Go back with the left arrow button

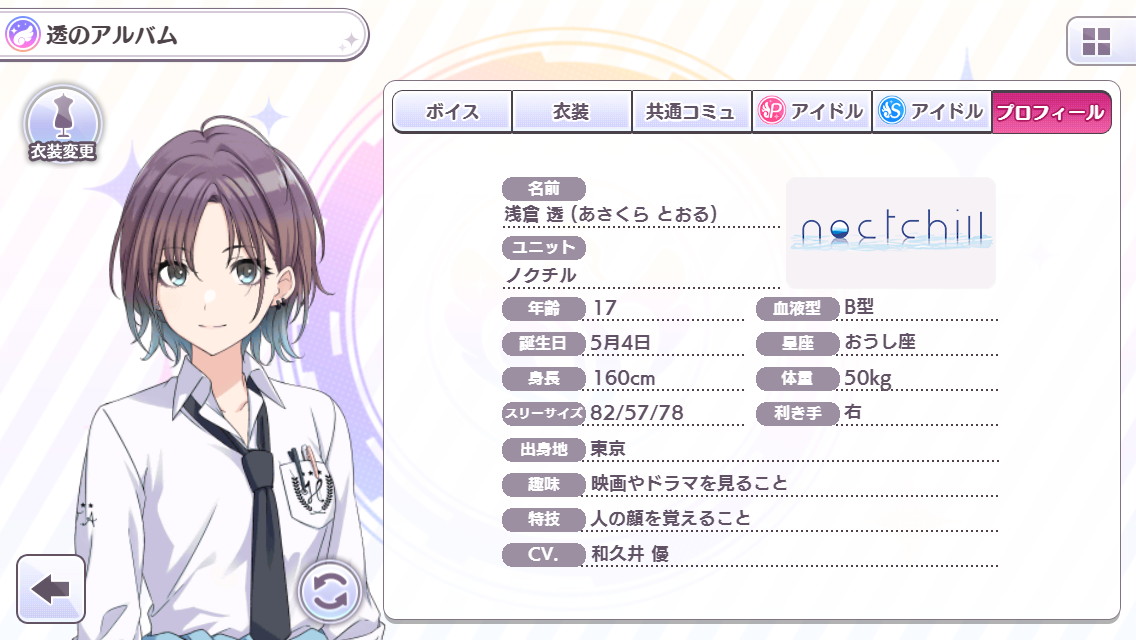[x=50, y=589]
